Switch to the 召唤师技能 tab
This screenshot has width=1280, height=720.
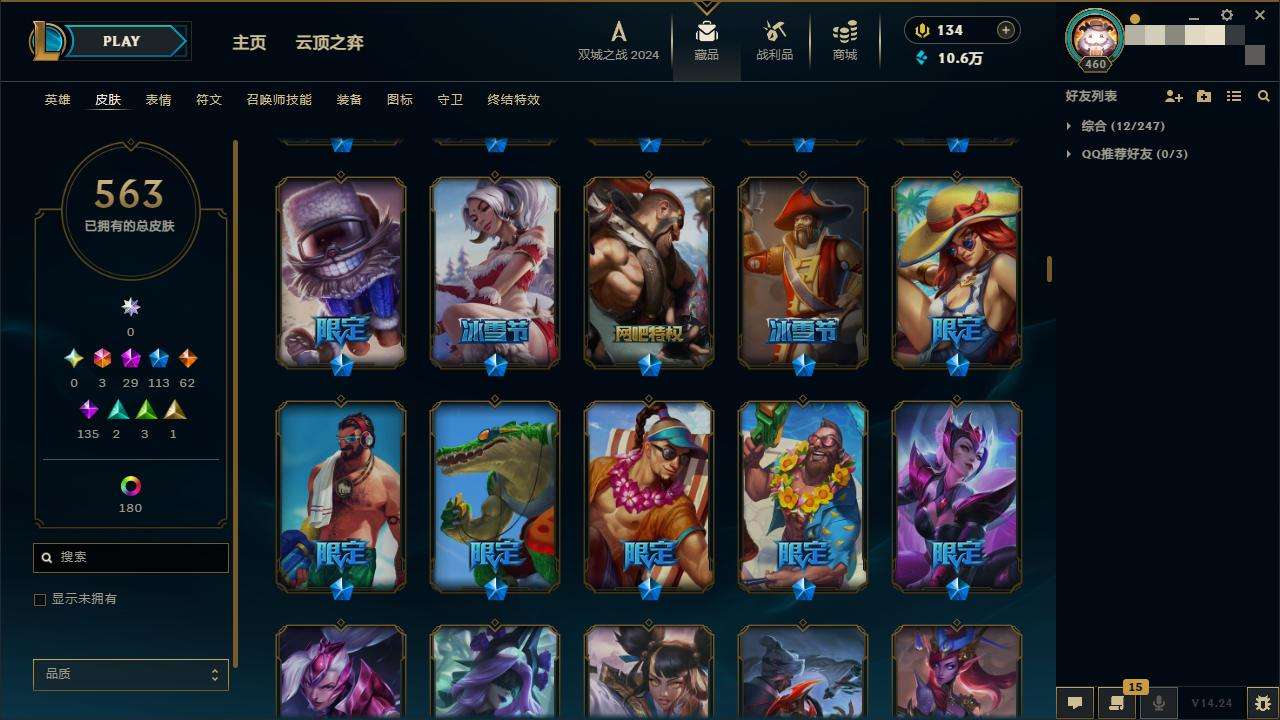point(279,100)
